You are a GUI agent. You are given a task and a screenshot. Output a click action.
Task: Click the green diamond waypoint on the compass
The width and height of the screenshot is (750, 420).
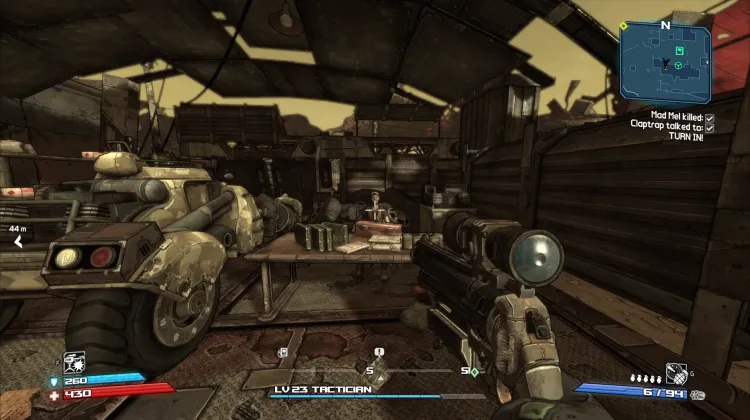(x=474, y=372)
